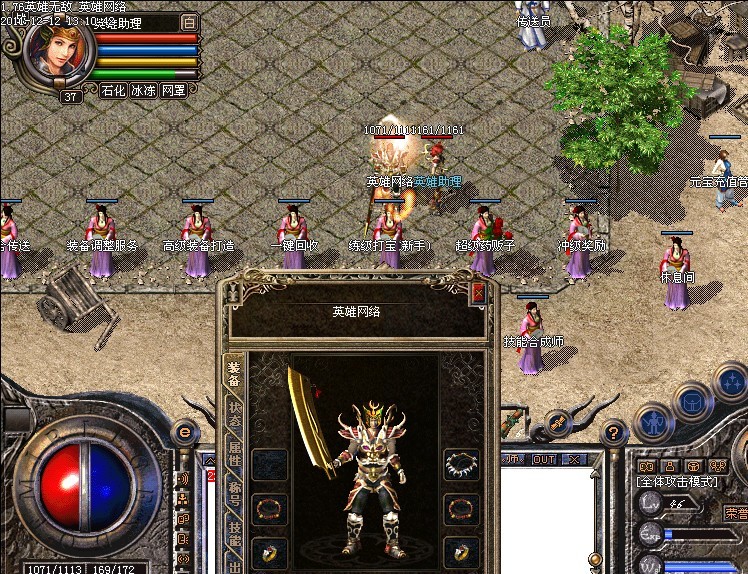Toggle the 白 button beside the name
The width and height of the screenshot is (748, 574).
coord(190,21)
